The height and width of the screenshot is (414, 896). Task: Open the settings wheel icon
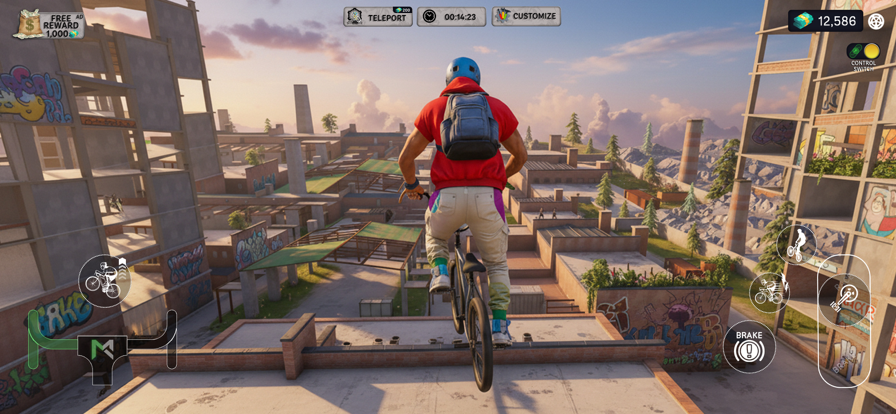pyautogui.click(x=876, y=21)
